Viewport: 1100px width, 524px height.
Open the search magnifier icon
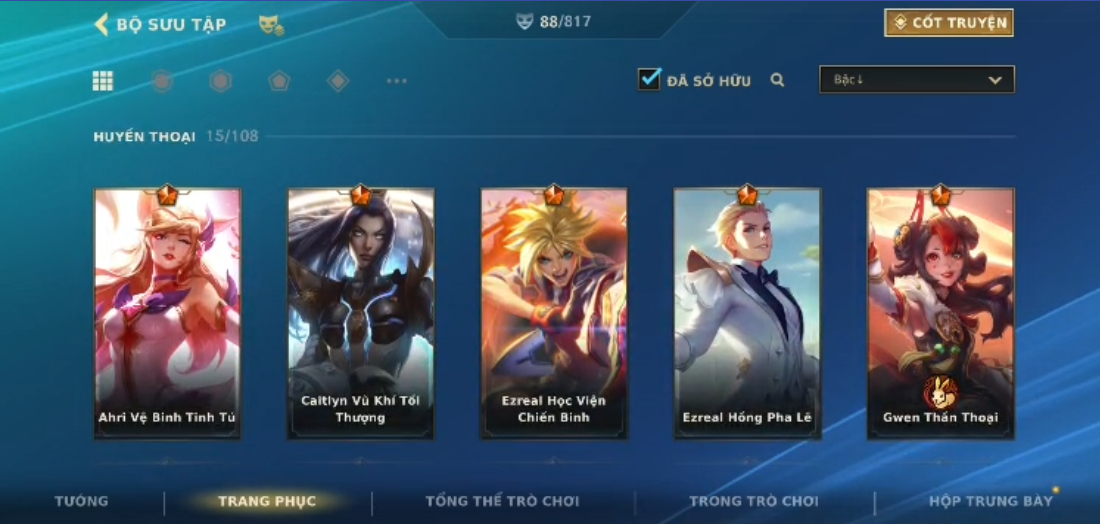(777, 80)
